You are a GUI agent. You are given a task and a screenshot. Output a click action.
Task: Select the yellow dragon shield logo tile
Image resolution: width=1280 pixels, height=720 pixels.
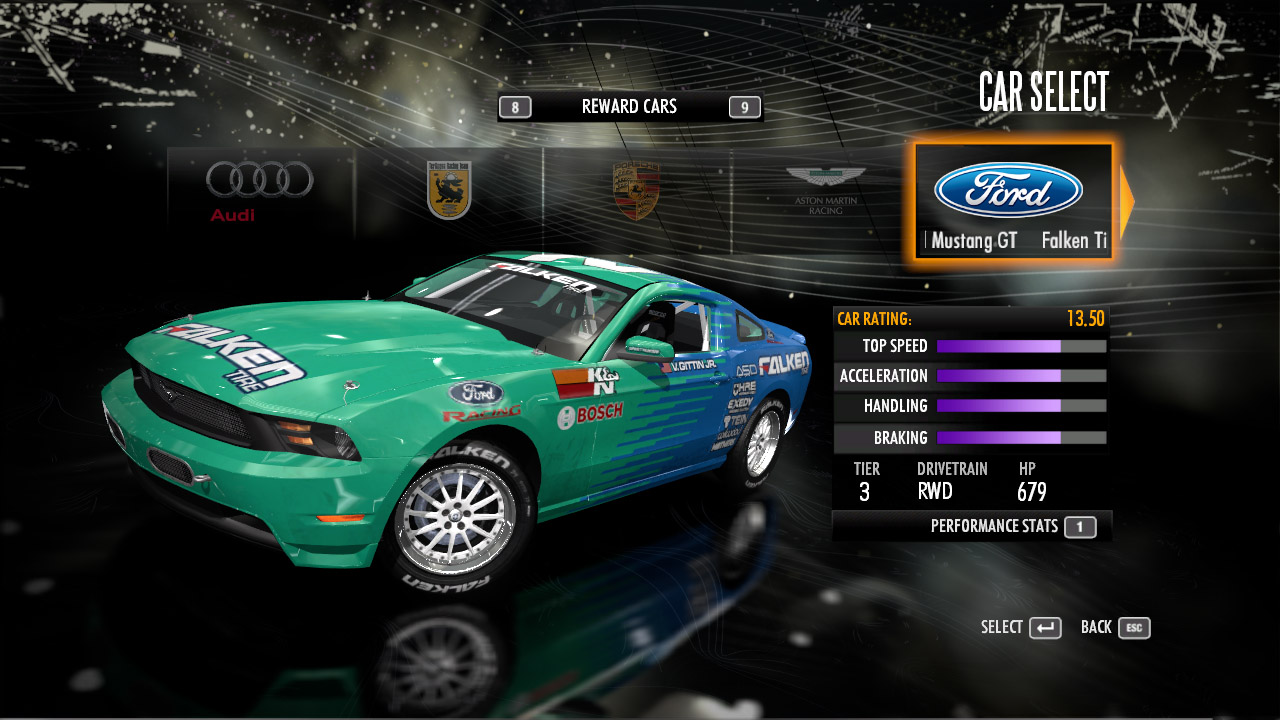click(x=449, y=190)
